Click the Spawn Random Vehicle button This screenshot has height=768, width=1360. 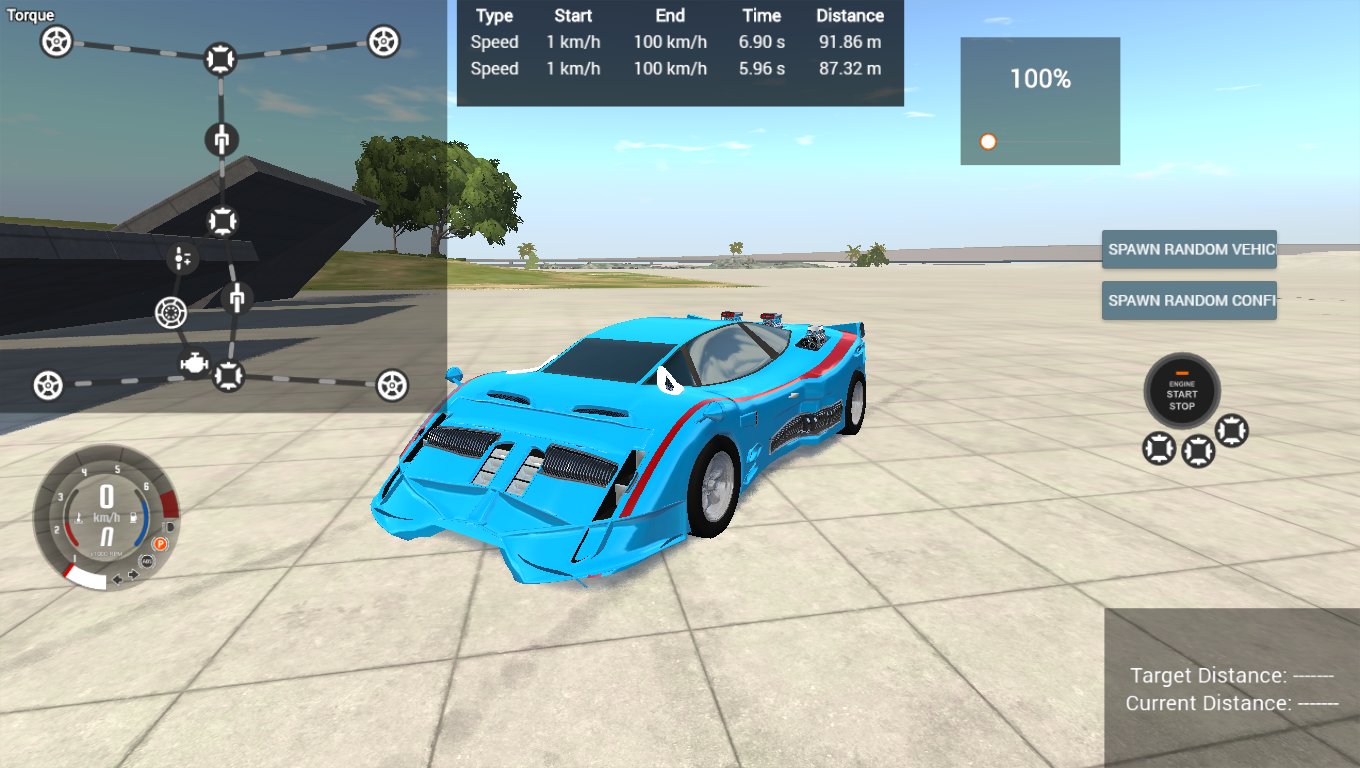tap(1189, 249)
